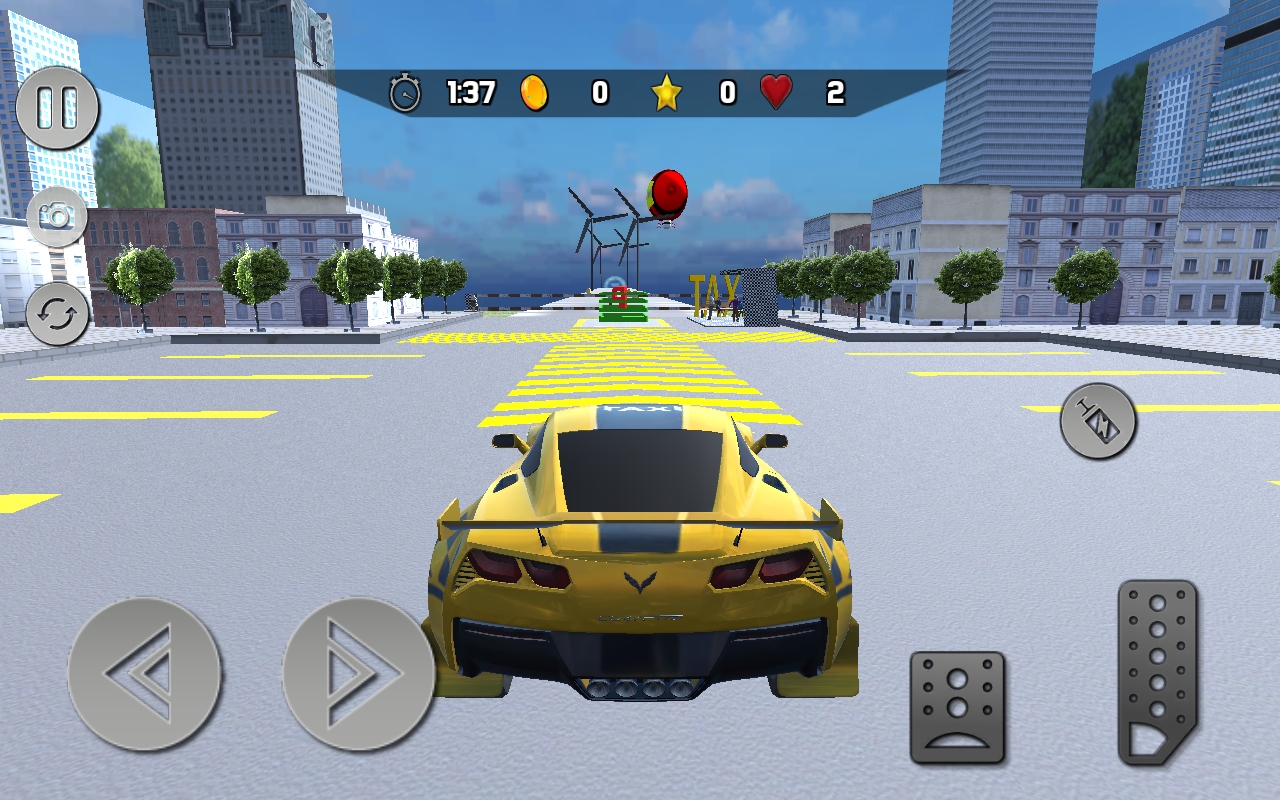Pause the game
Screen dimensions: 1280x800
point(58,105)
